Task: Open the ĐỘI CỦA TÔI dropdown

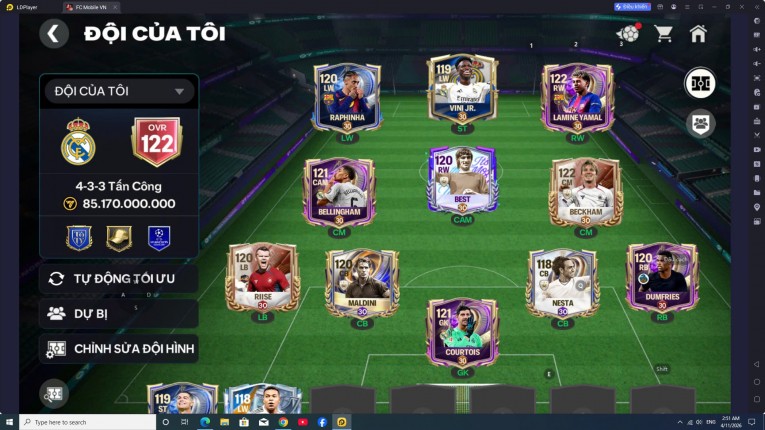Action: (x=118, y=91)
